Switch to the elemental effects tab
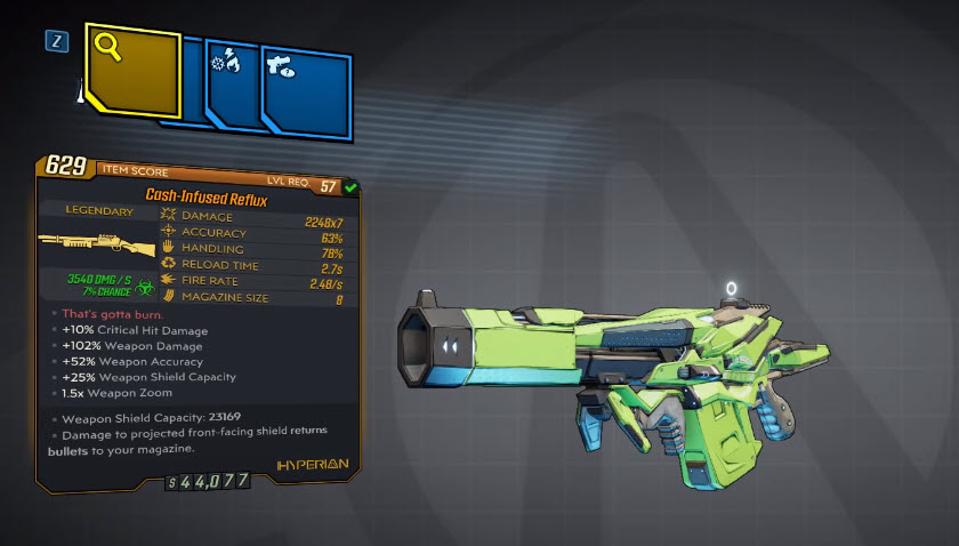 tap(232, 82)
